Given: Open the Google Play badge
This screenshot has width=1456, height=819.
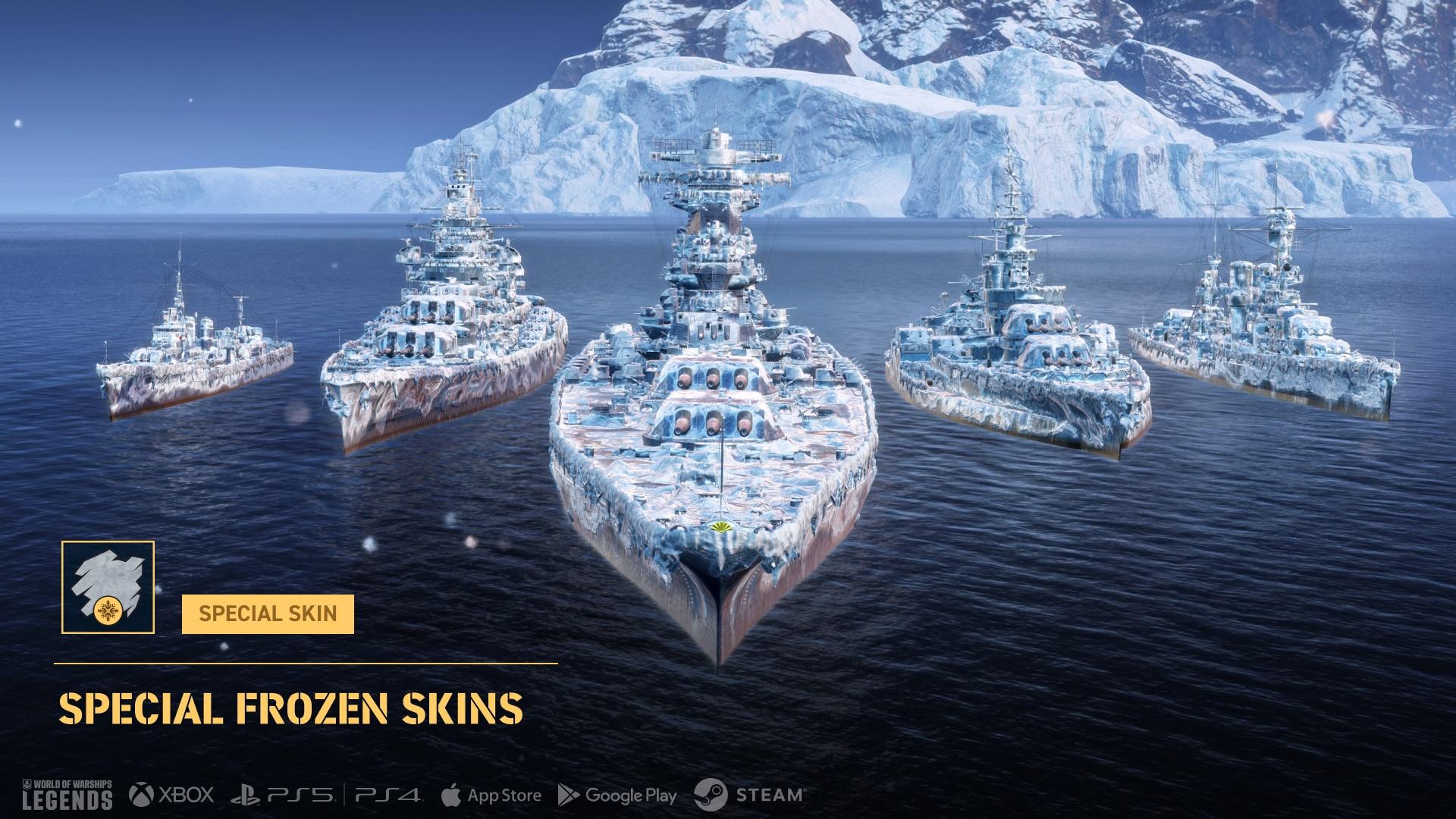Looking at the screenshot, I should 617,795.
